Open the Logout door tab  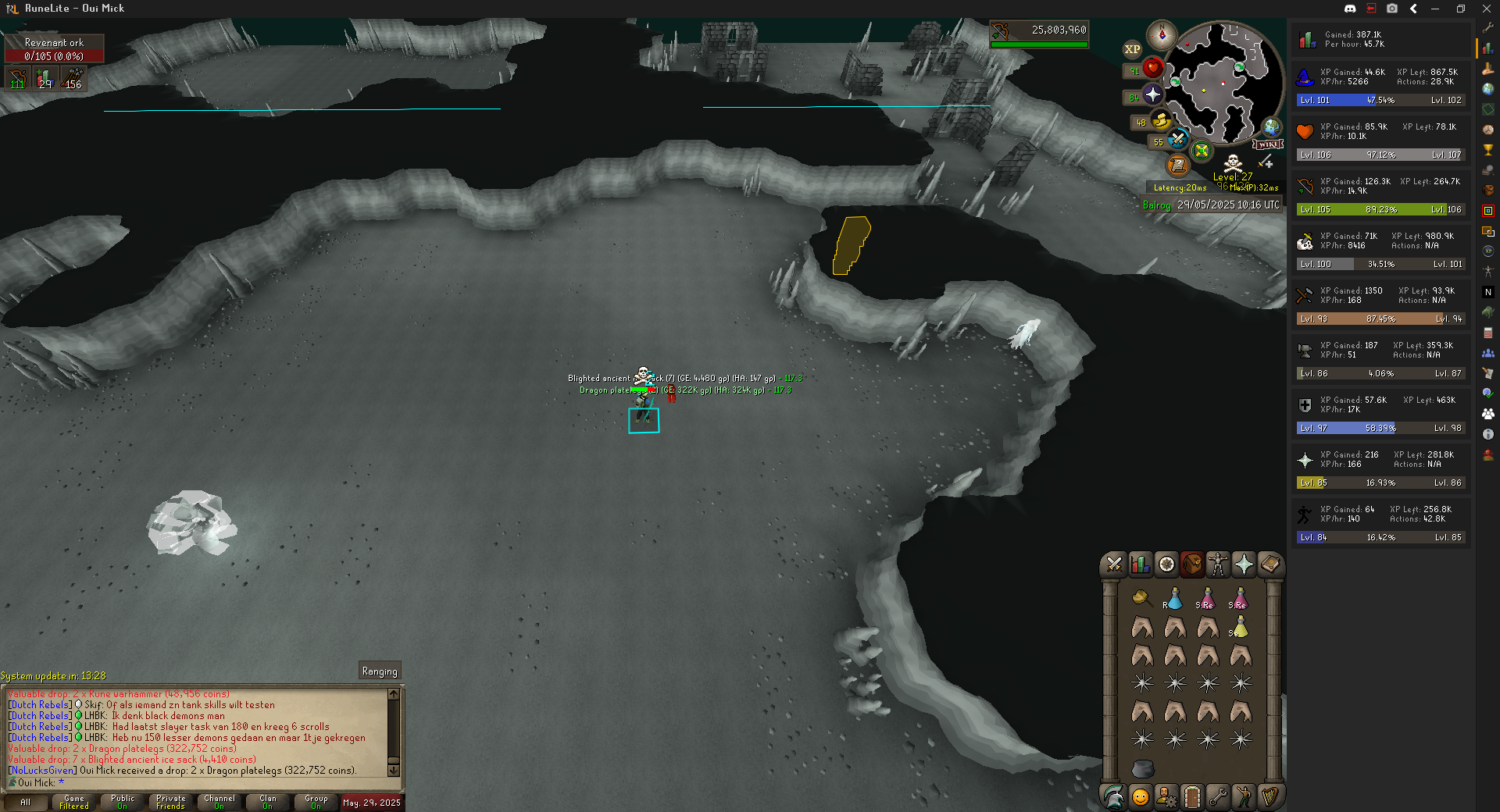click(x=1191, y=796)
